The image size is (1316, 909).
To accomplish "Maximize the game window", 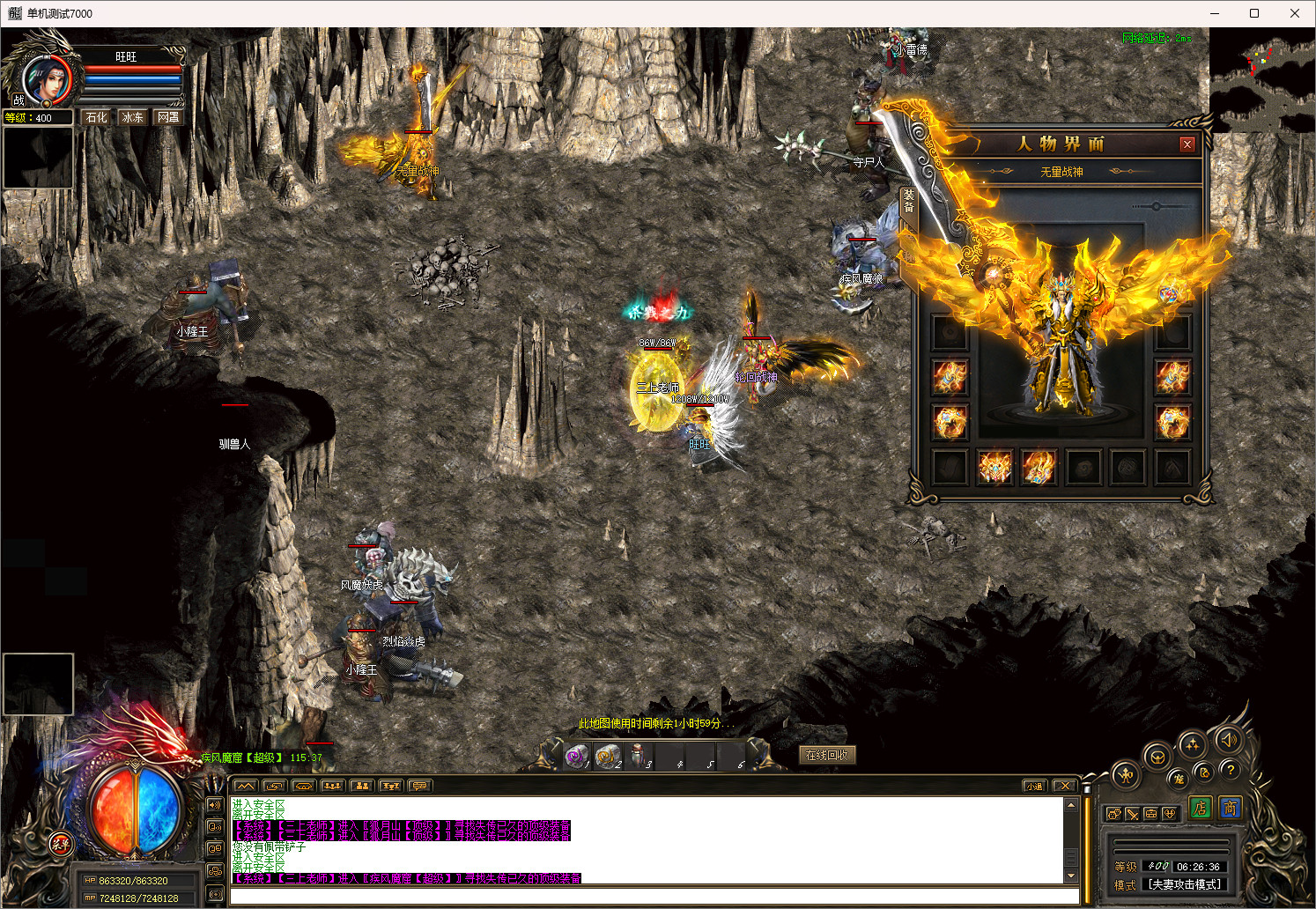I will pyautogui.click(x=1254, y=13).
